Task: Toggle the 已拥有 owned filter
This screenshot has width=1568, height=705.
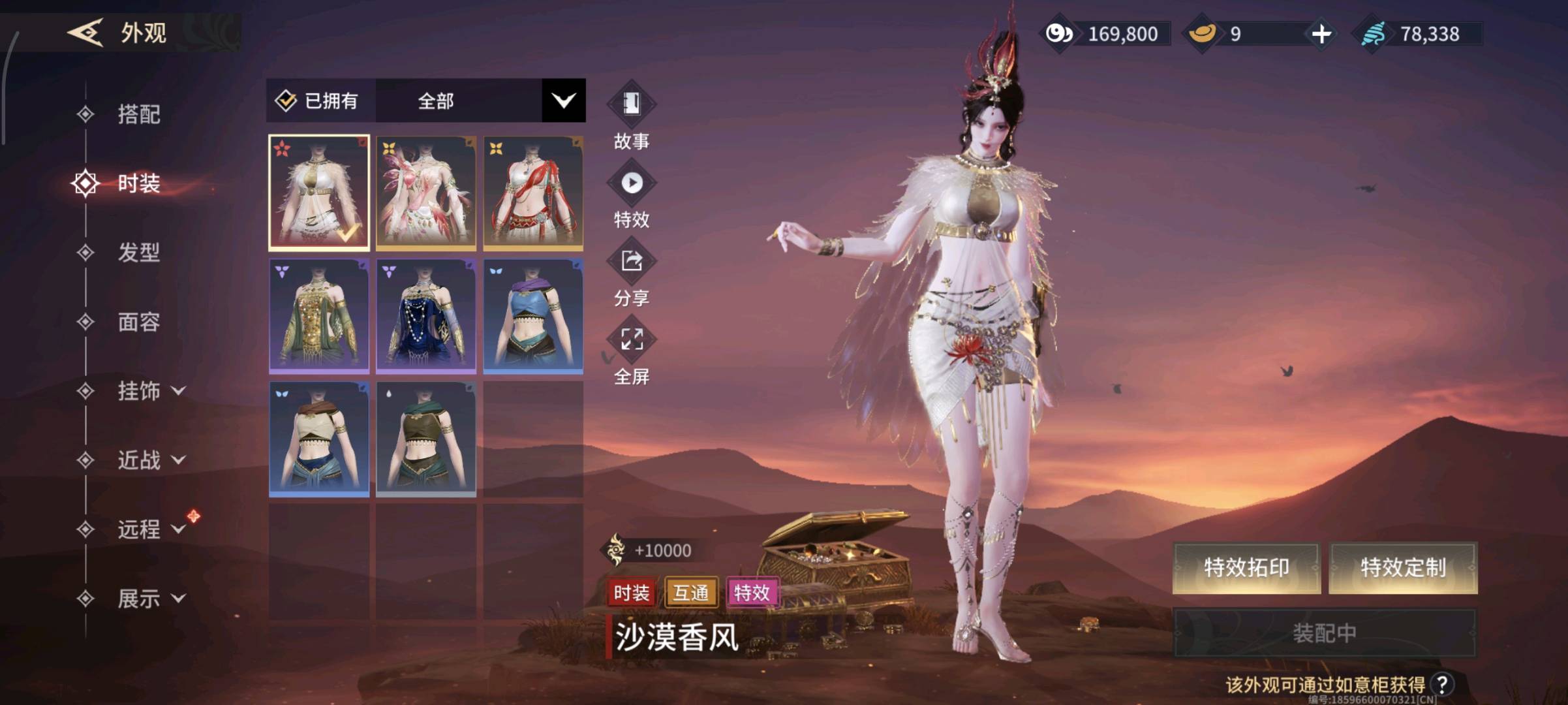Action: pos(320,101)
